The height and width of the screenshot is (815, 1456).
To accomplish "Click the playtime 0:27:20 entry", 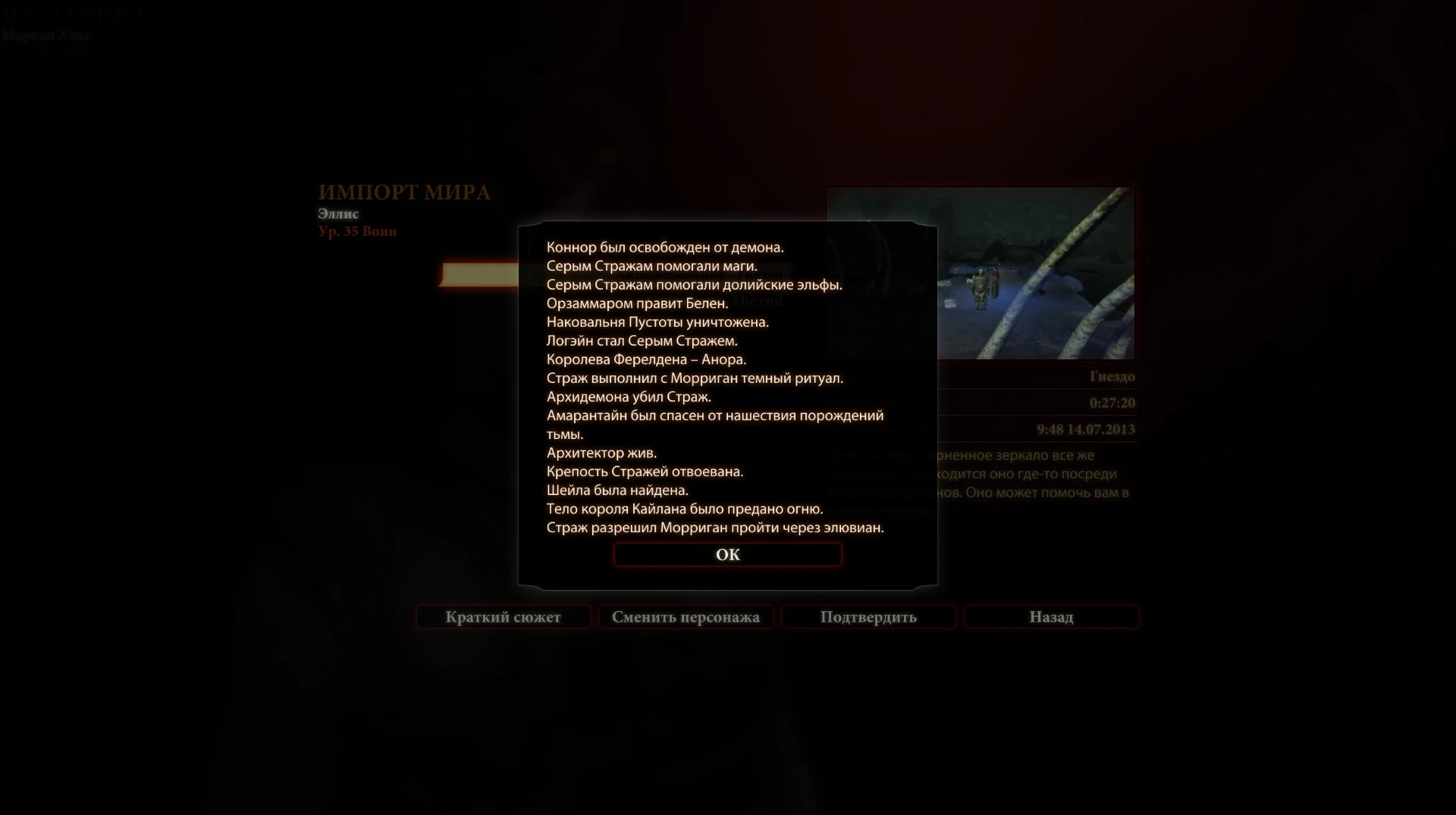I will (1112, 403).
